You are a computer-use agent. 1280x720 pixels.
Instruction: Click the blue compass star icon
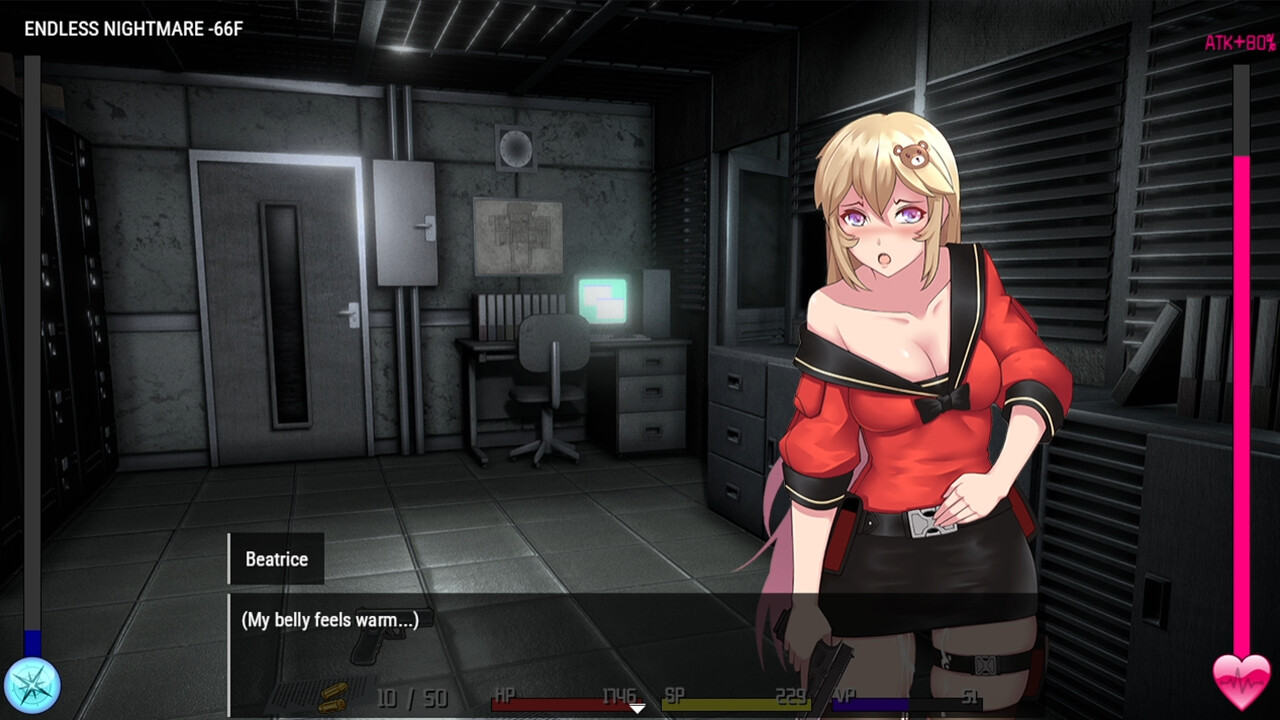click(x=32, y=686)
